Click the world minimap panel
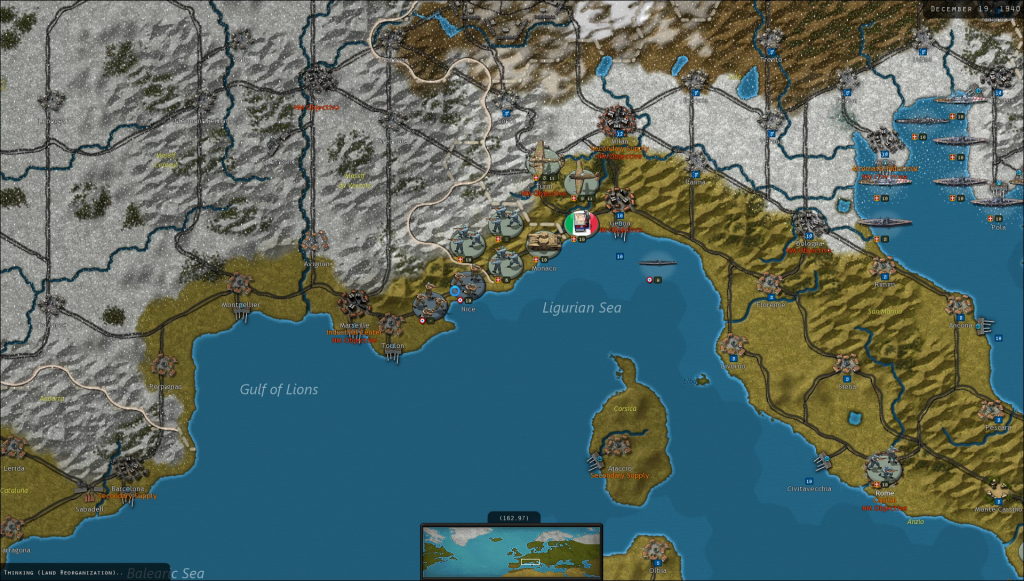Viewport: 1024px width, 581px height. coord(511,551)
